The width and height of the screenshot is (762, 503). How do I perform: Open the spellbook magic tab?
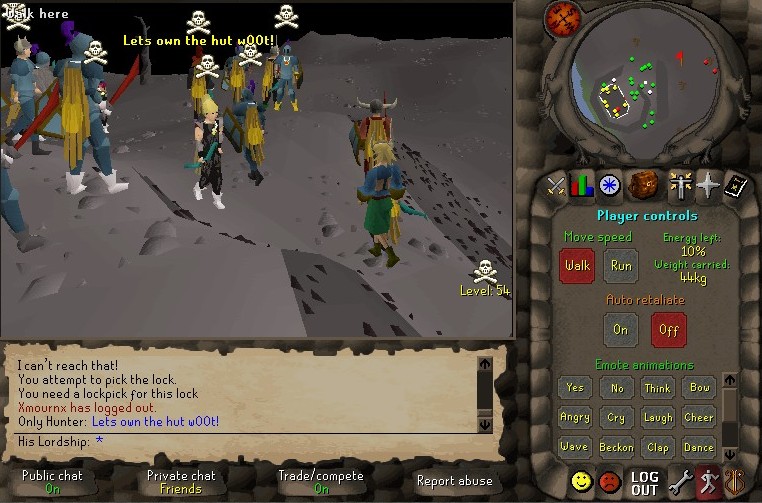[736, 185]
